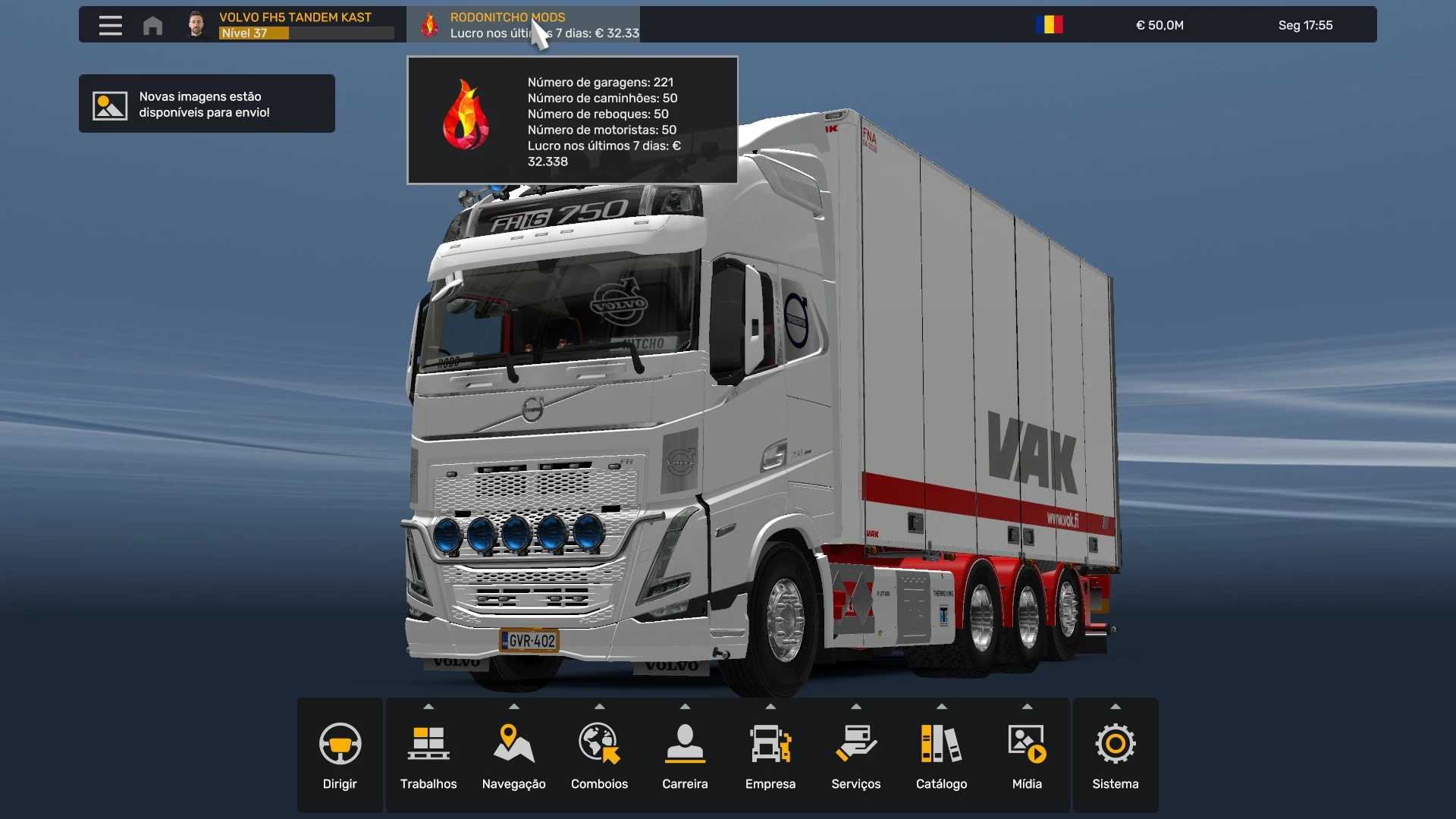
Task: Start driving with the Dirigir button
Action: (340, 755)
